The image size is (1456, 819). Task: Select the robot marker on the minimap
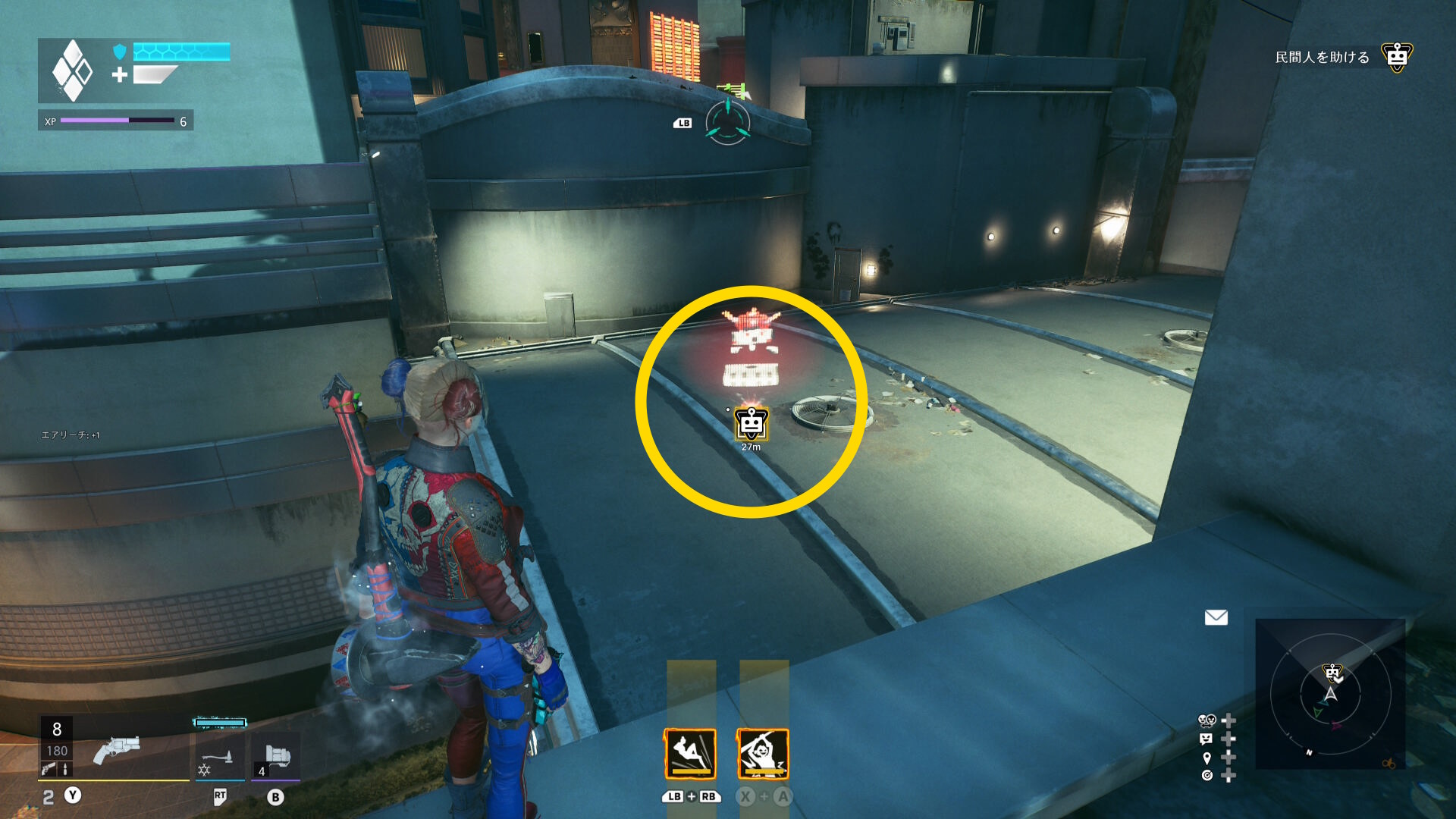1332,672
